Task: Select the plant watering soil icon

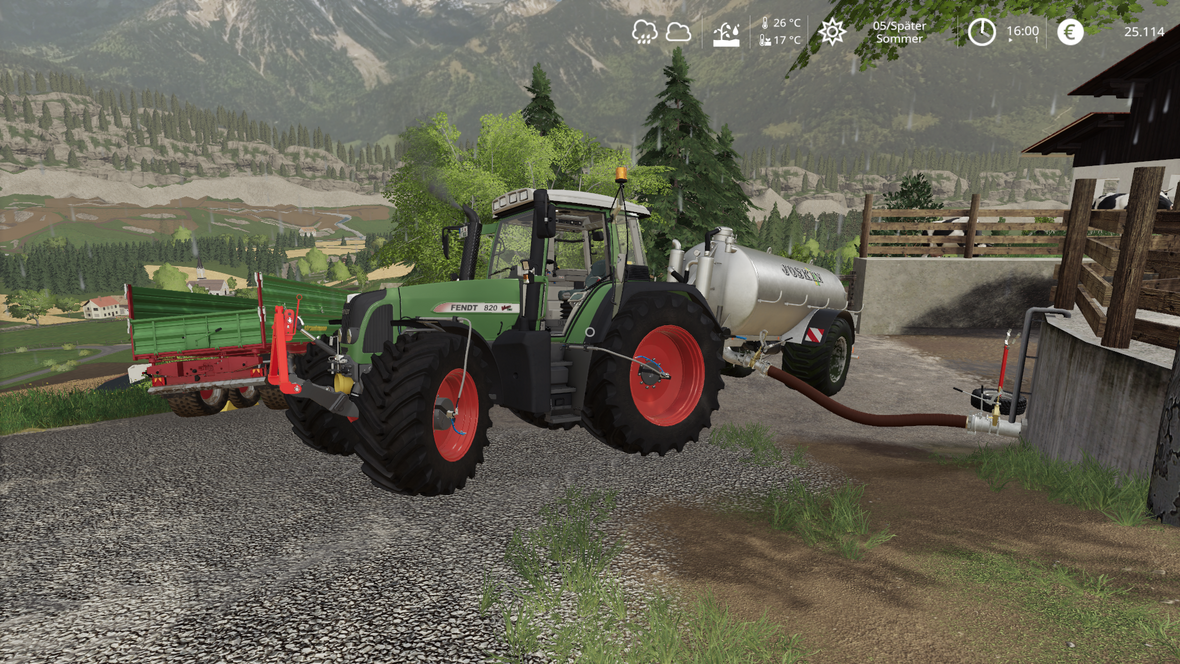Action: click(x=726, y=33)
